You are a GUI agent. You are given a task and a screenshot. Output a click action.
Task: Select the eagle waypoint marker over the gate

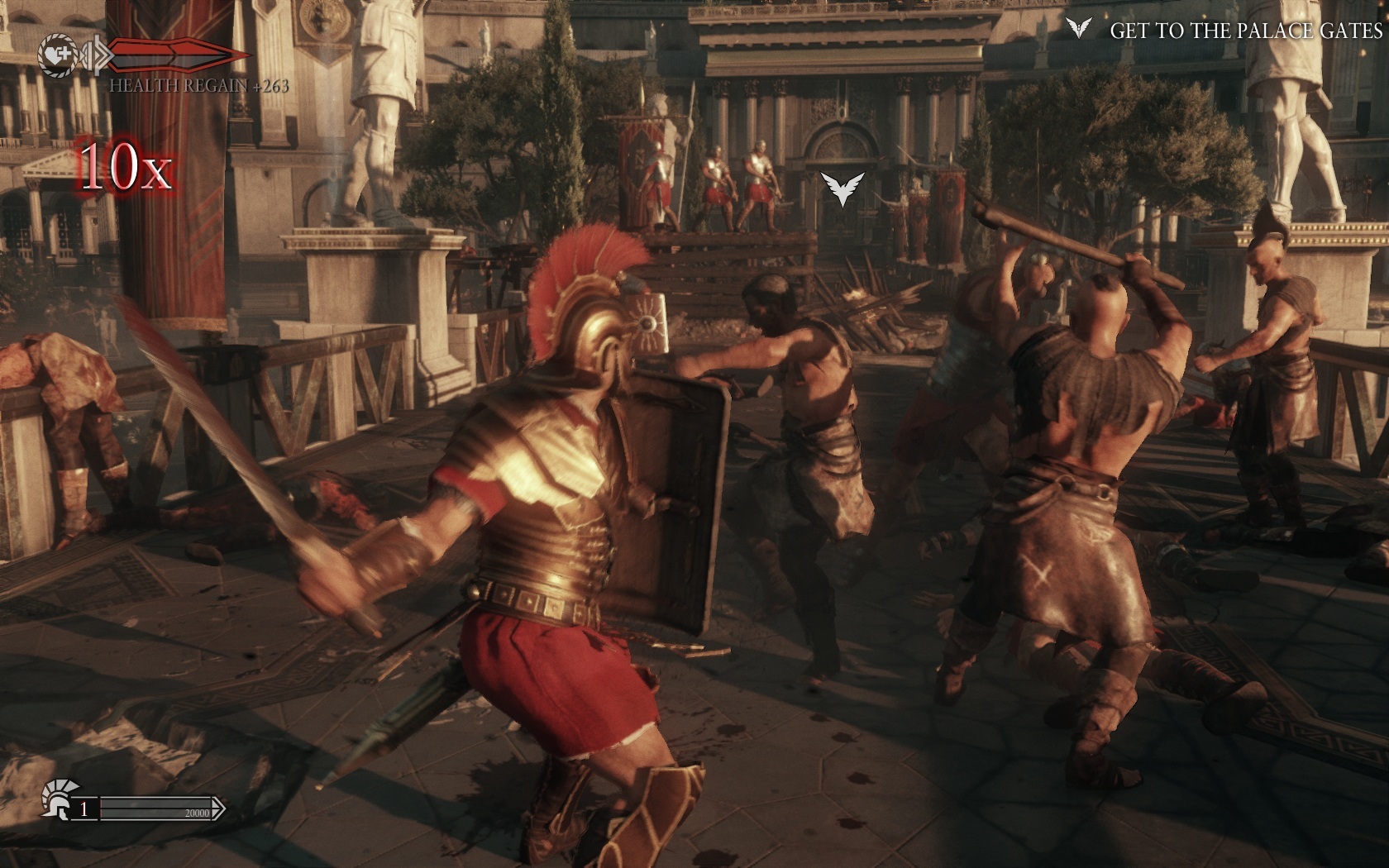tap(842, 188)
